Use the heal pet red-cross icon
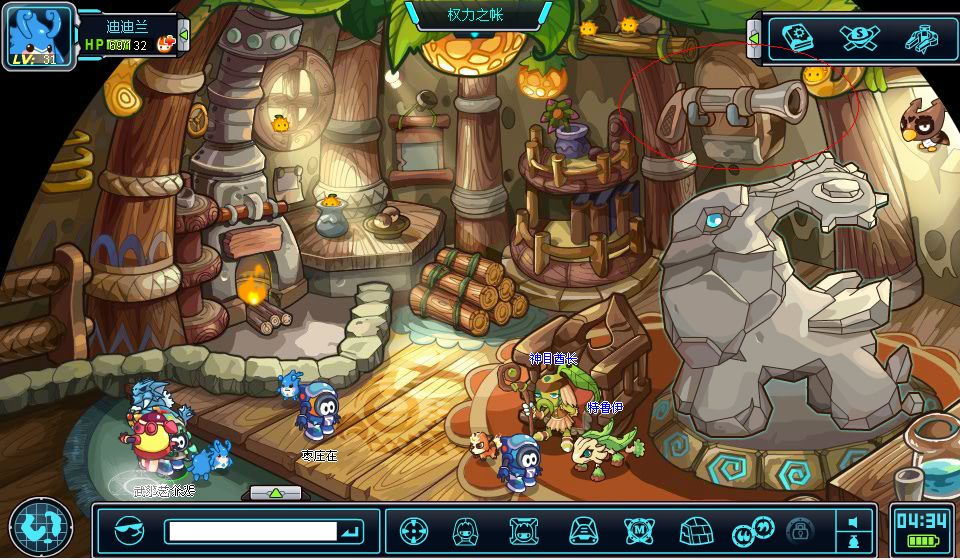The width and height of the screenshot is (960, 560). [166, 43]
